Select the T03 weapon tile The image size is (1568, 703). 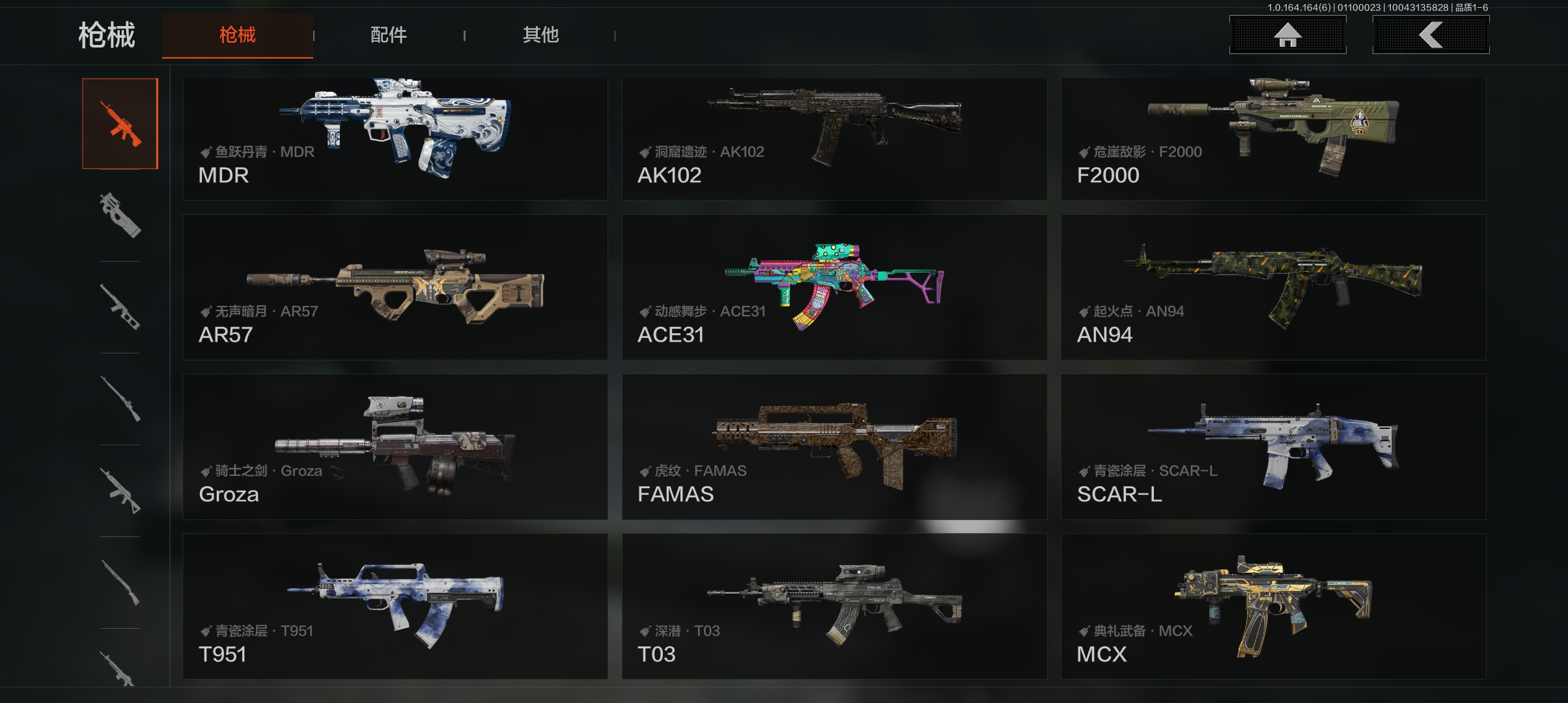tap(834, 606)
